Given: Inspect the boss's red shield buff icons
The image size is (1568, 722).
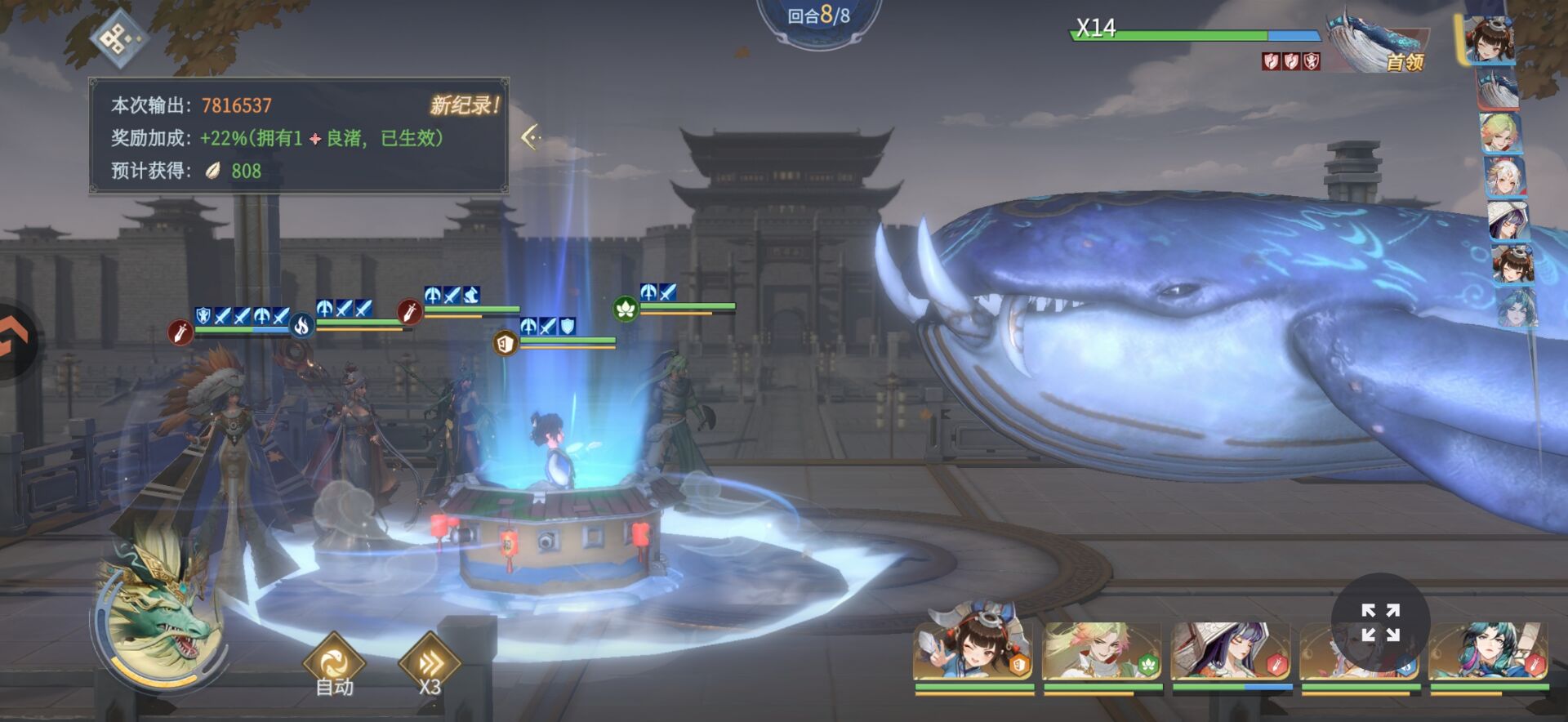Looking at the screenshot, I should 1290,61.
